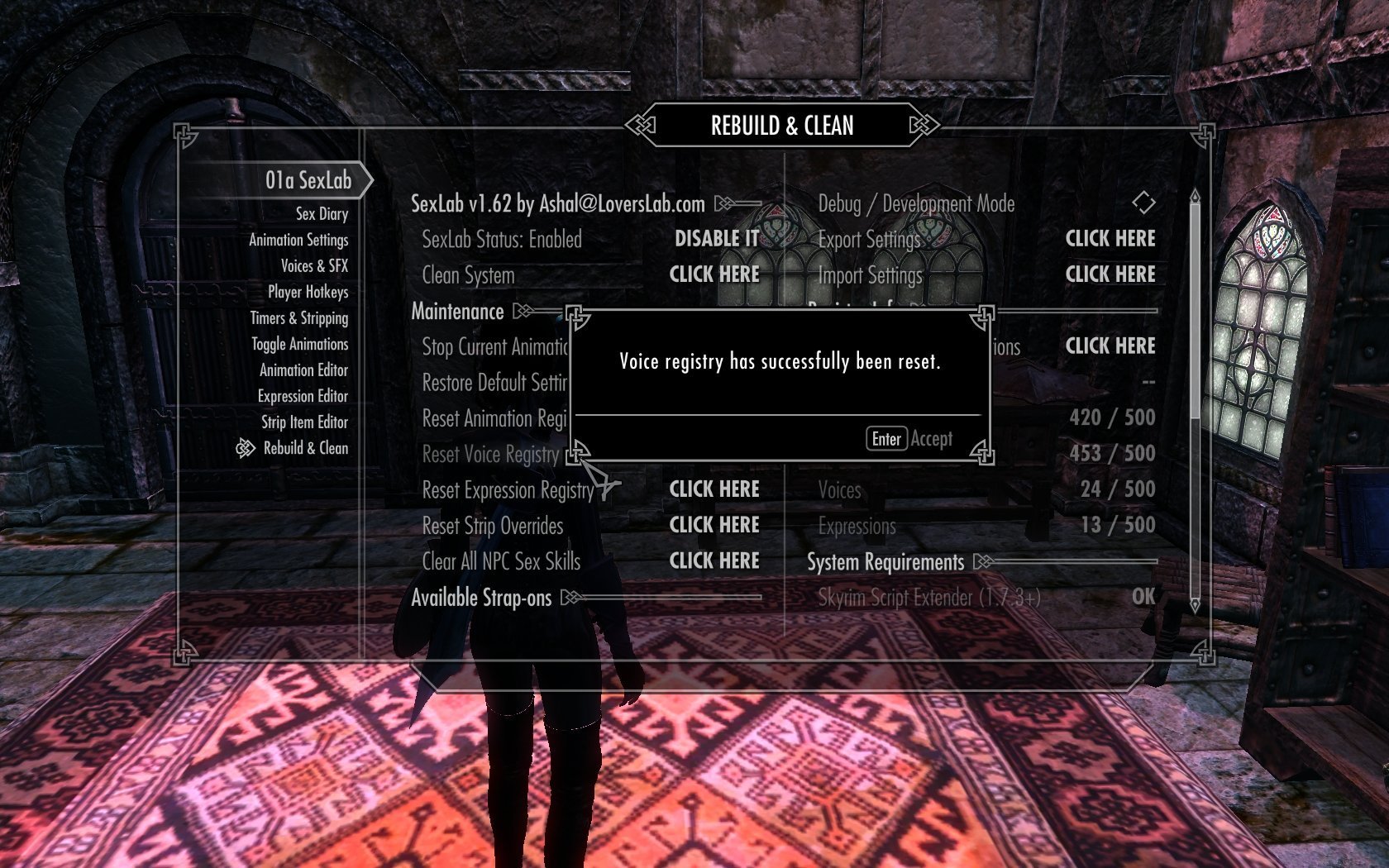The image size is (1389, 868).
Task: Toggle Debug / Development Mode checkbox
Action: [1143, 203]
